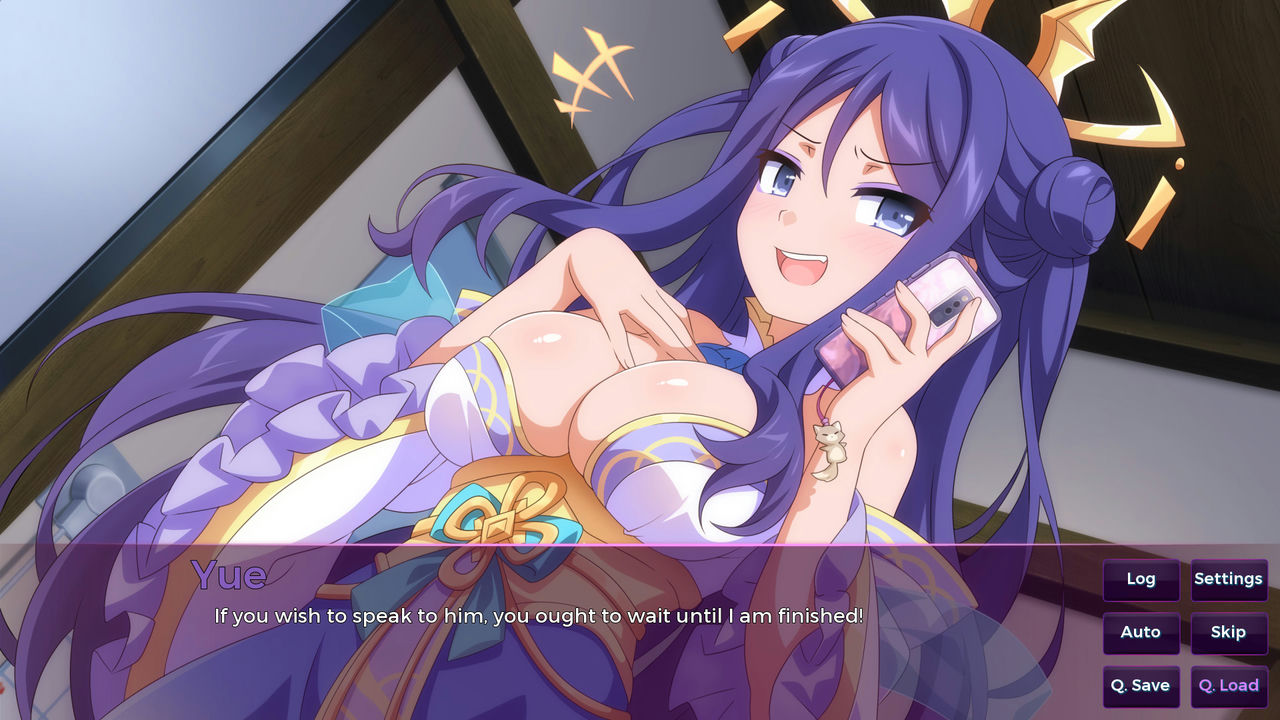Screen dimensions: 1280x720
Task: Enable Auto-advance dialogue mode
Action: [1140, 632]
